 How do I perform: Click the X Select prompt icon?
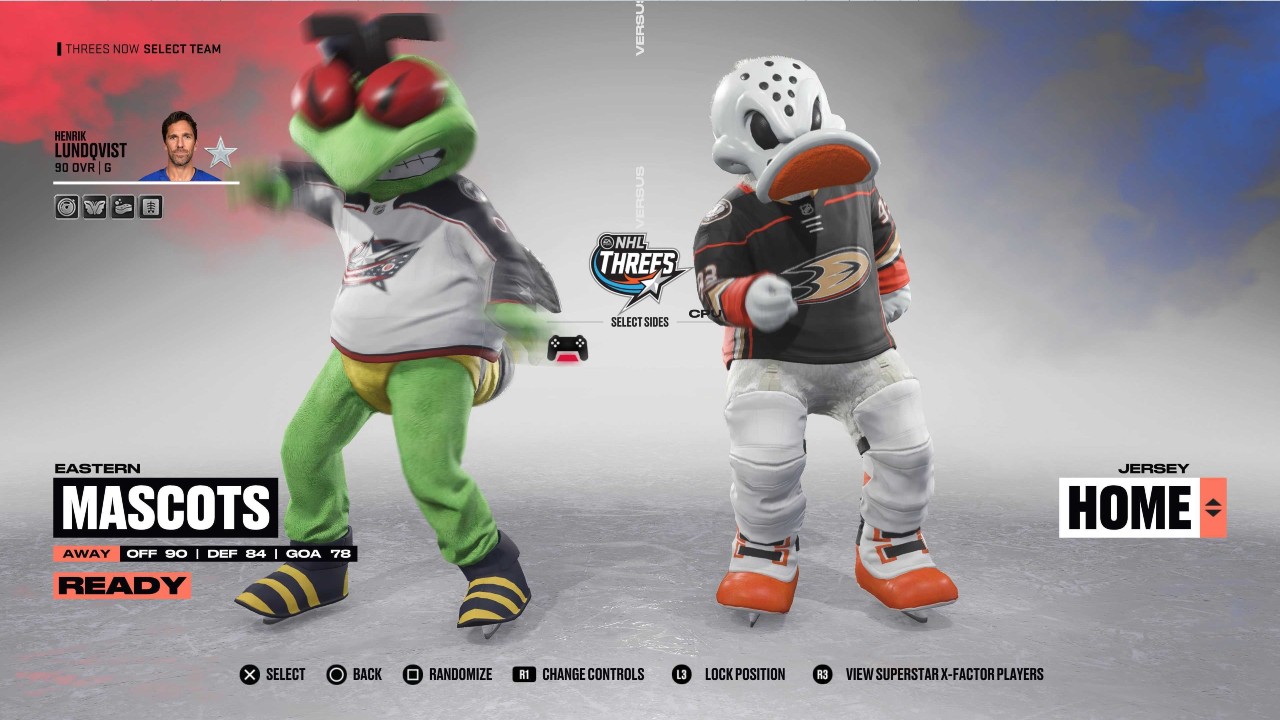(248, 674)
